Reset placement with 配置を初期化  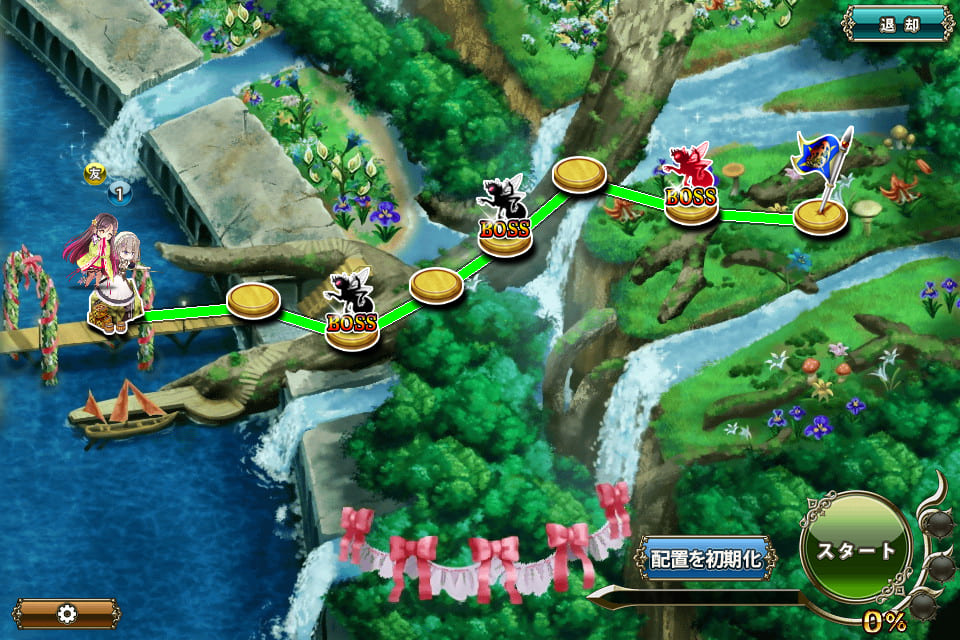[706, 559]
